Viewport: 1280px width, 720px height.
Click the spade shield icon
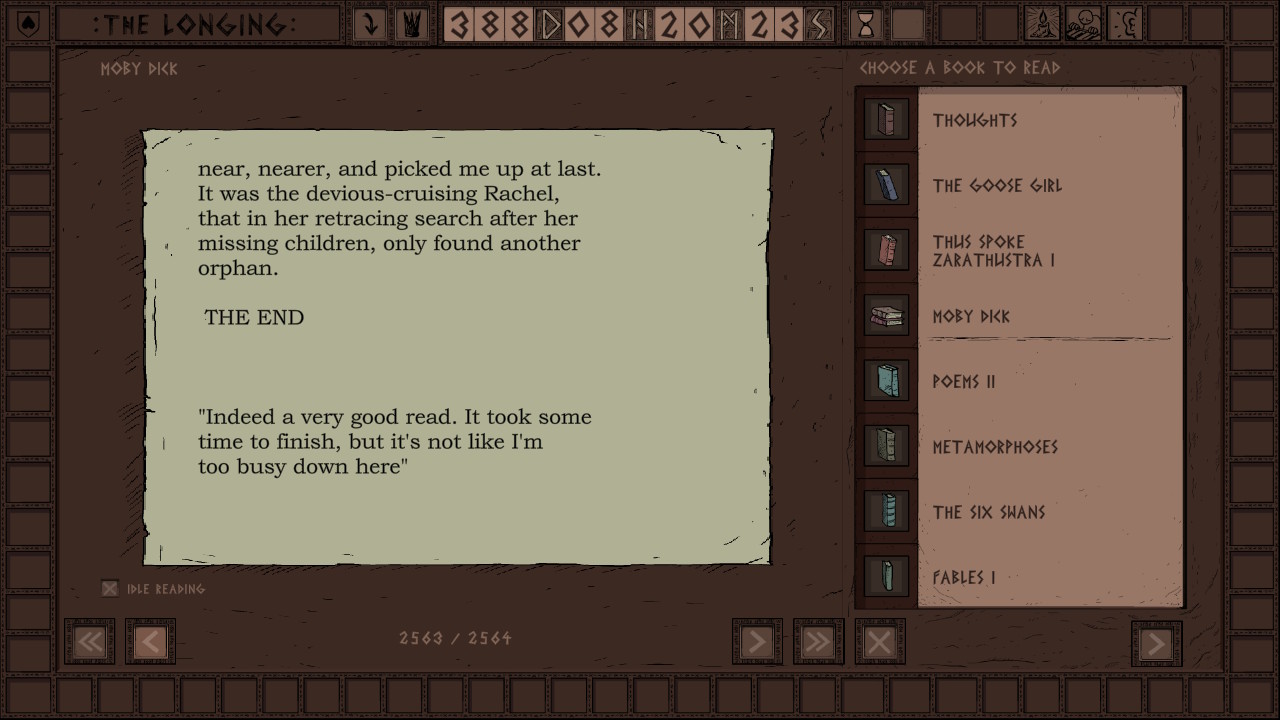tap(28, 24)
